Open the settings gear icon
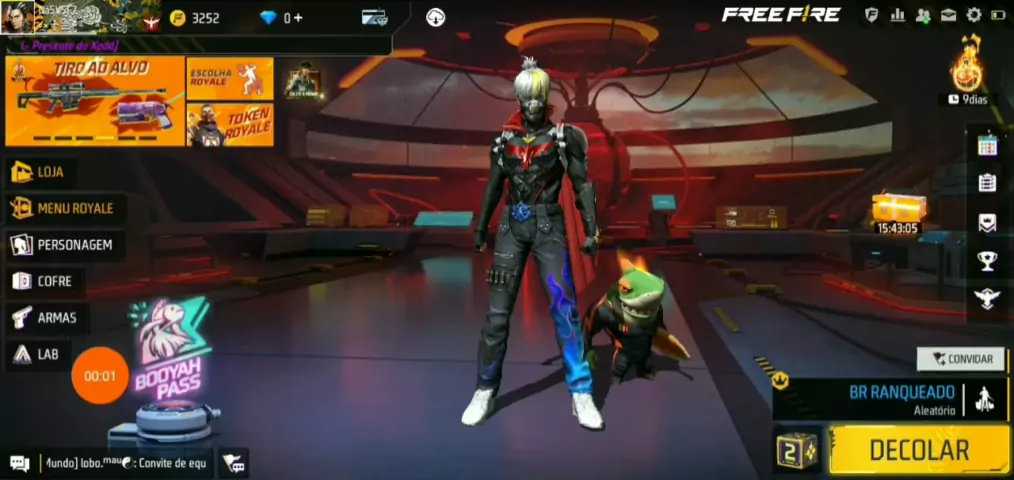 [x=973, y=15]
